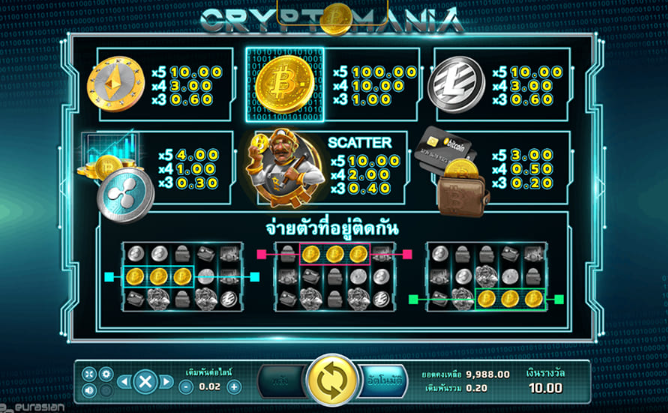
Task: Increase the bet per line
Action: tap(234, 386)
